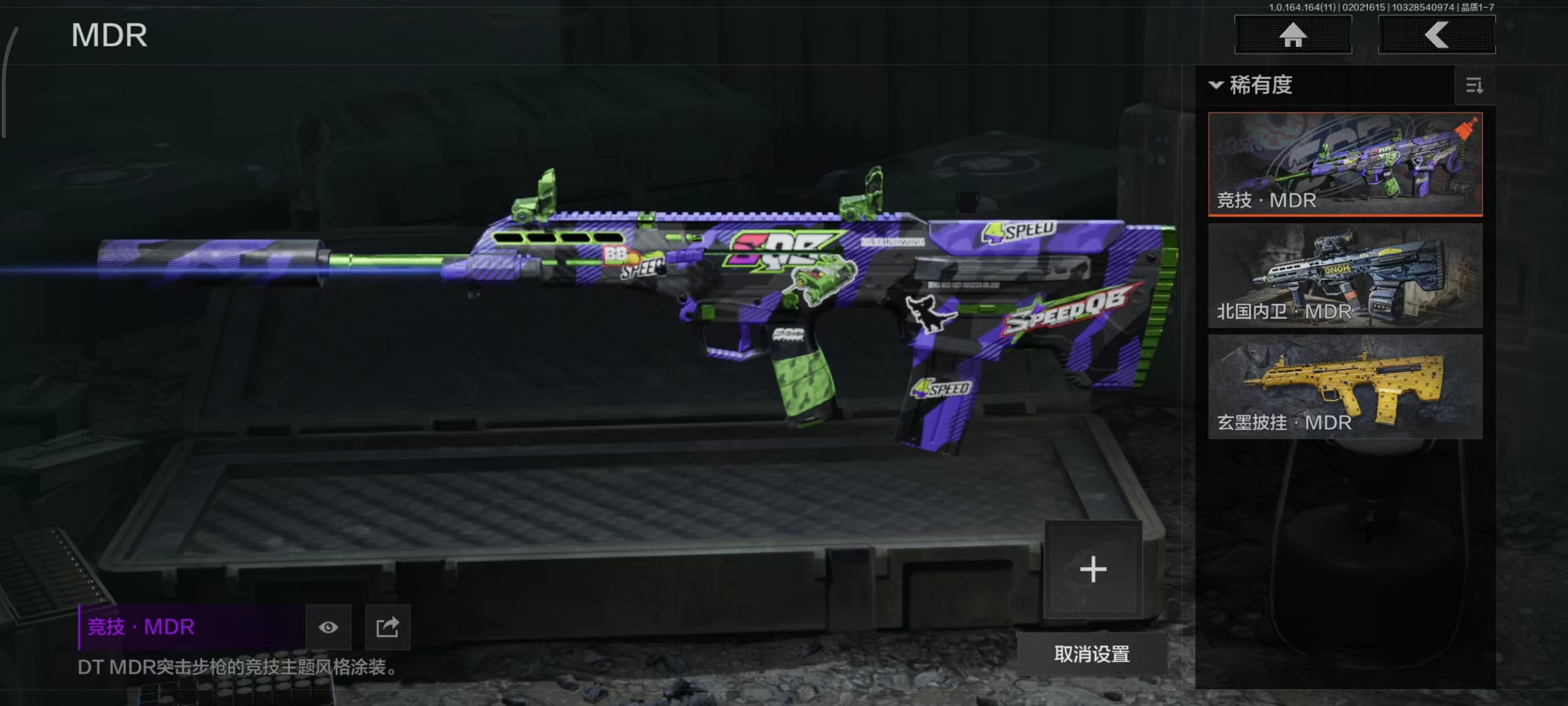1568x706 pixels.
Task: Click the plus slot to add item
Action: tap(1093, 570)
